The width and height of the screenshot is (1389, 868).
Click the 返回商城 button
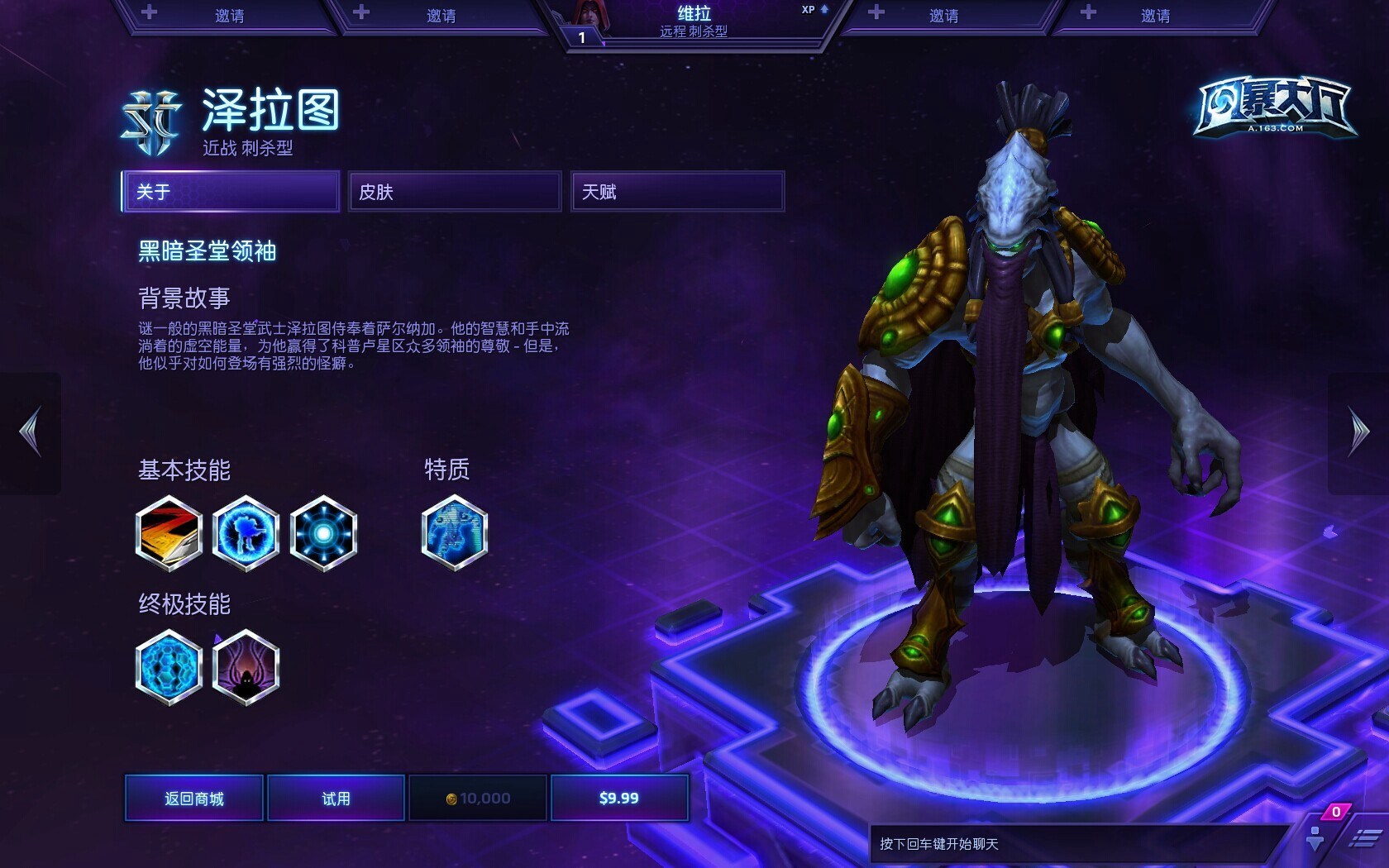pos(194,798)
